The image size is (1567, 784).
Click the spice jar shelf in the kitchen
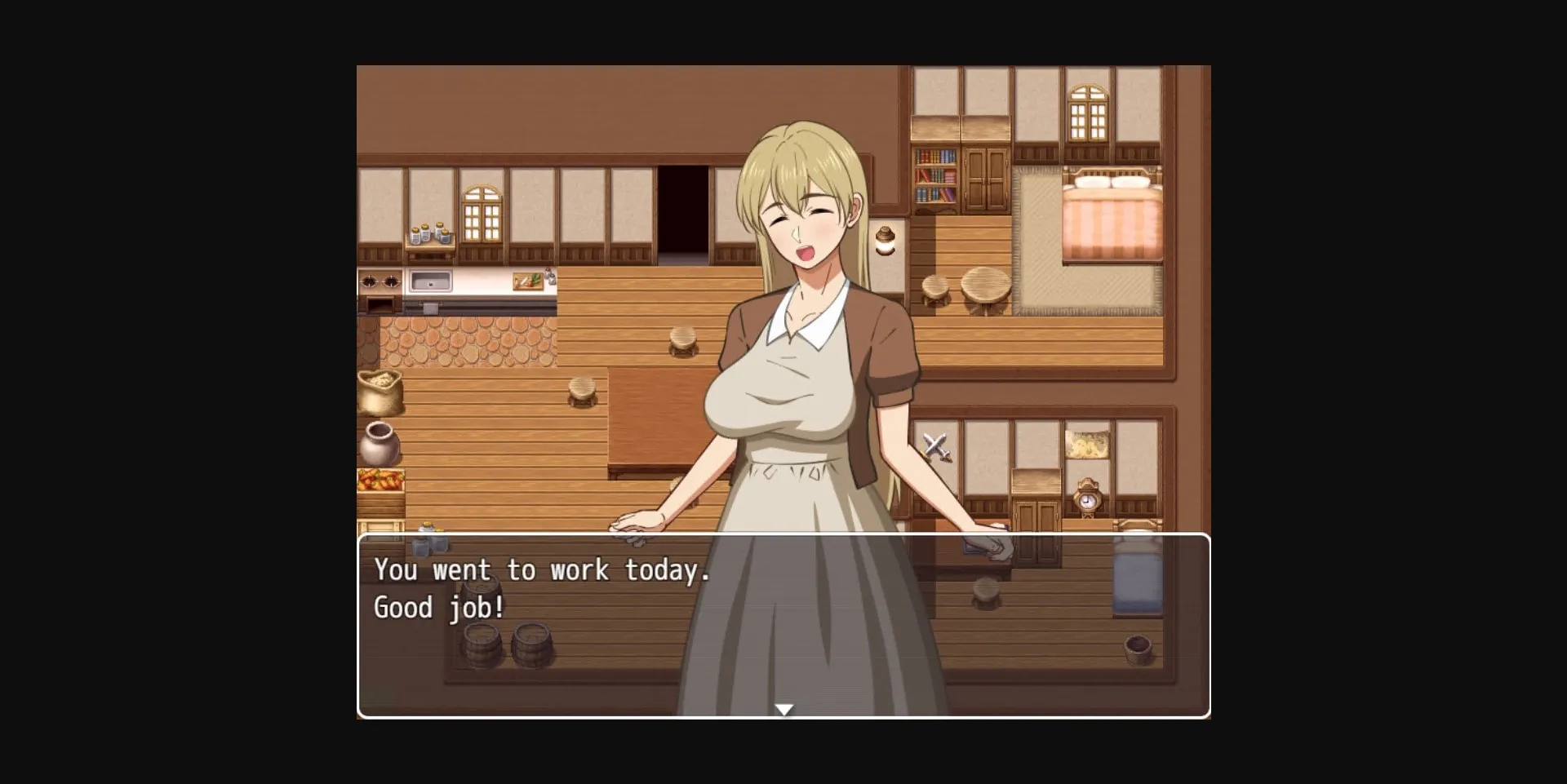(x=428, y=236)
